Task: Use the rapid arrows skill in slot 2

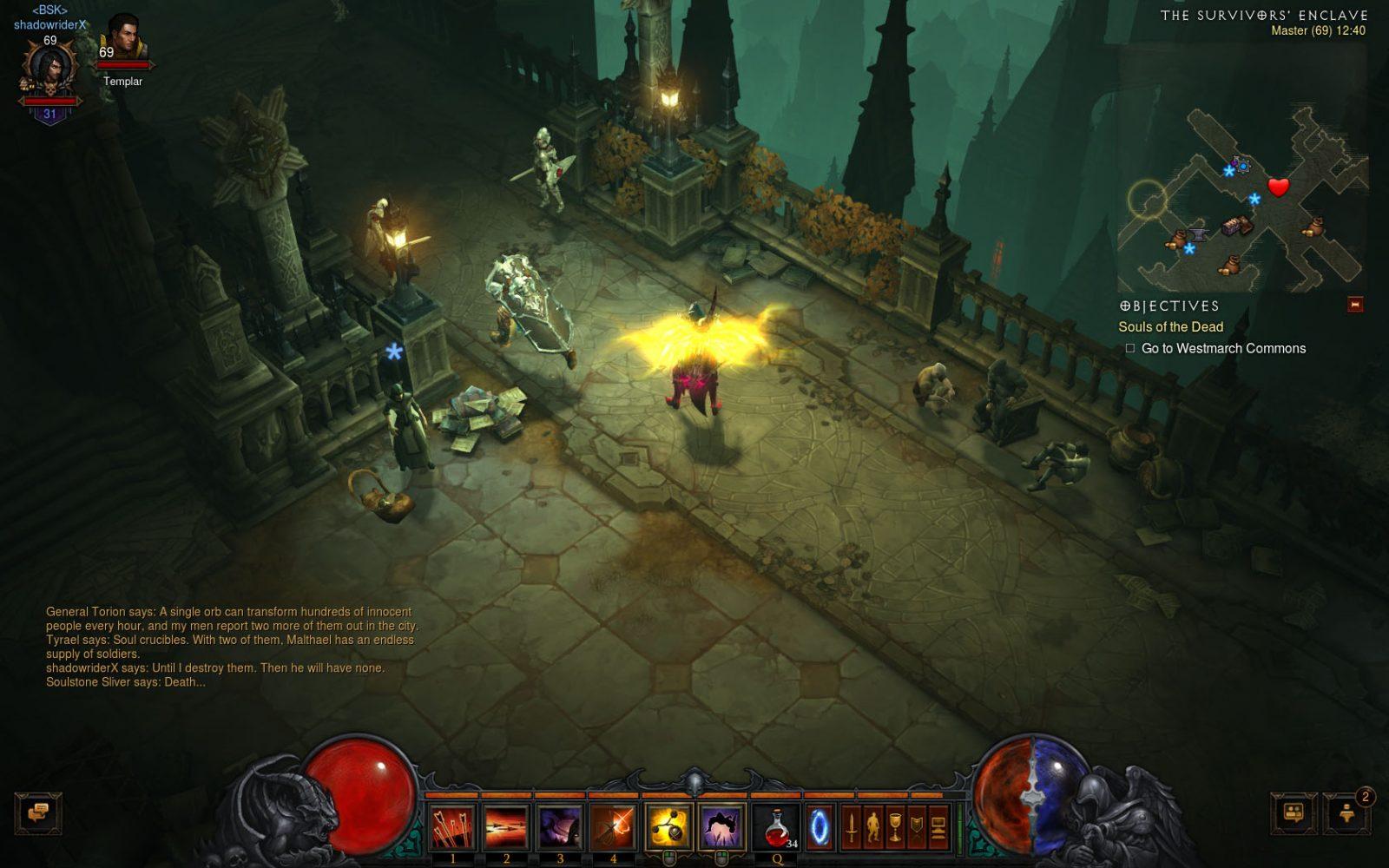Action: [506, 825]
